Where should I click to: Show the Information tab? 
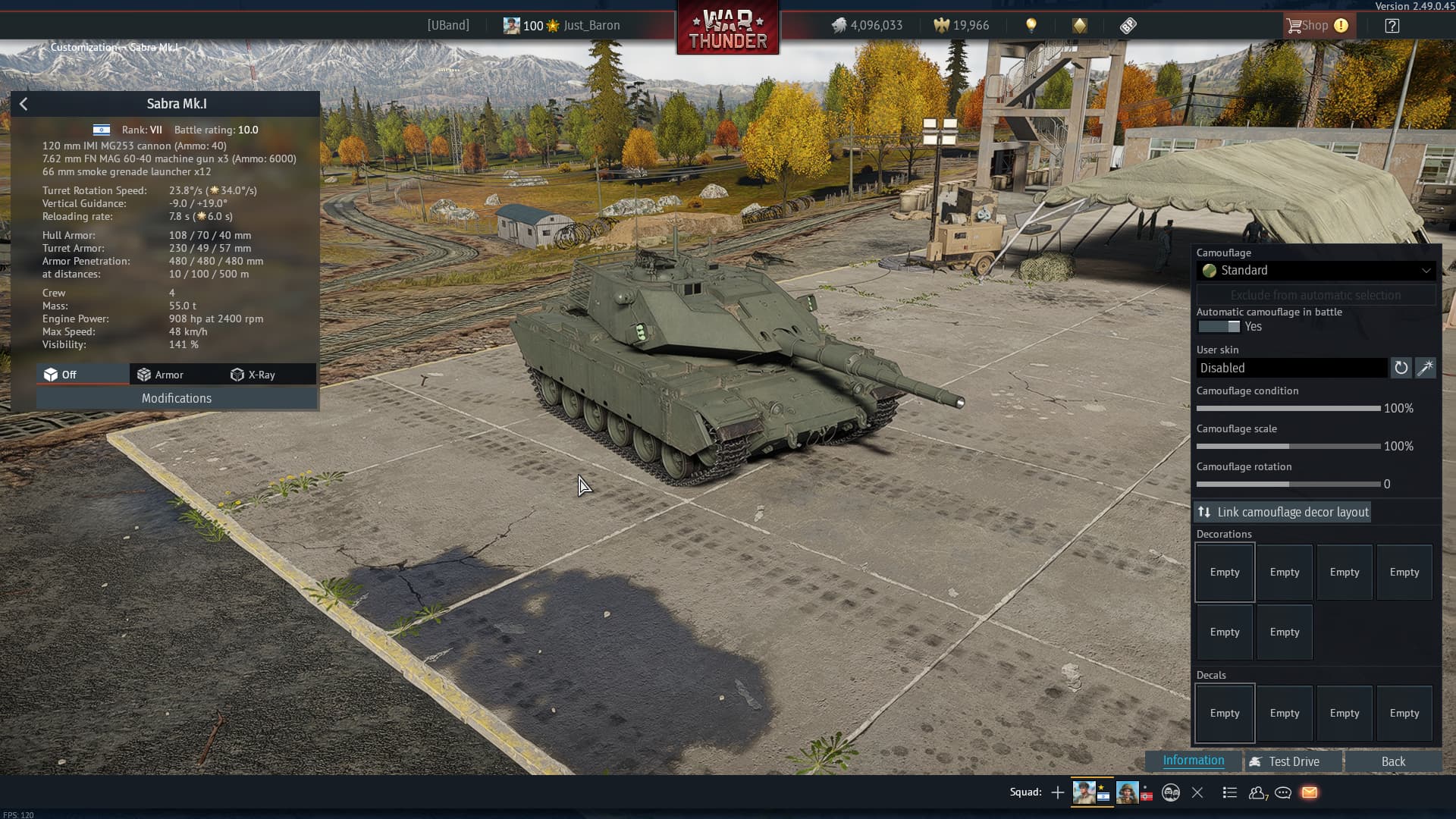coord(1193,761)
